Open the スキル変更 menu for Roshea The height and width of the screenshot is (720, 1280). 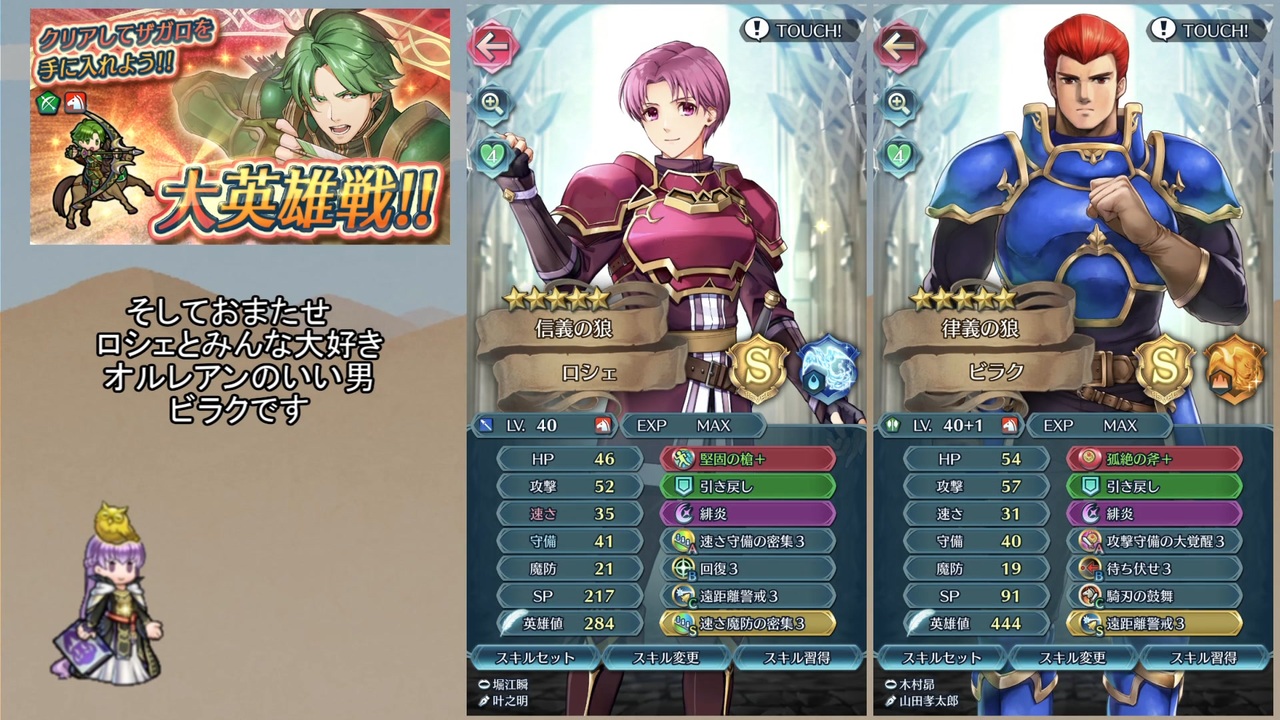[668, 658]
